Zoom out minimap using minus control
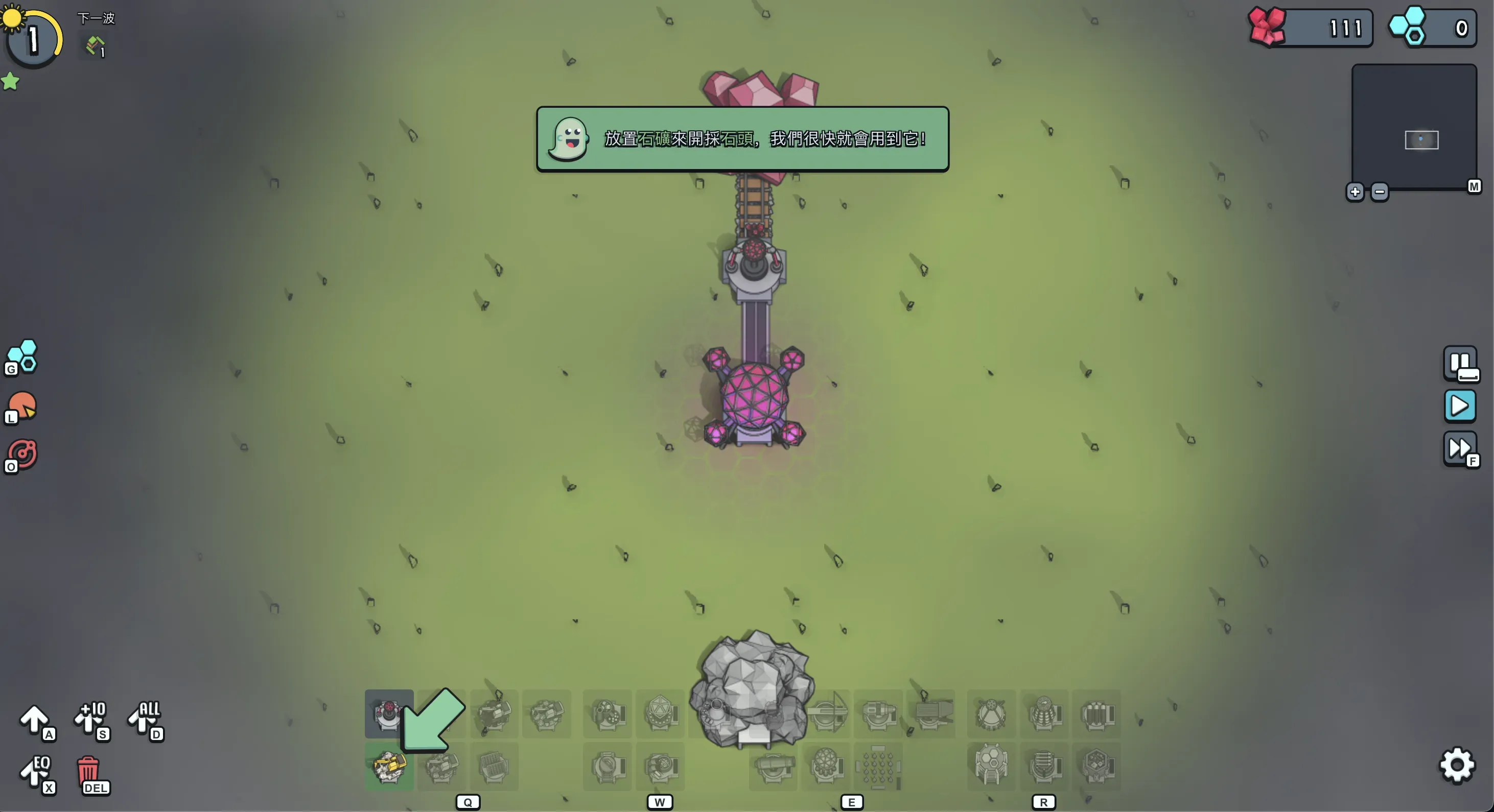 tap(1380, 192)
